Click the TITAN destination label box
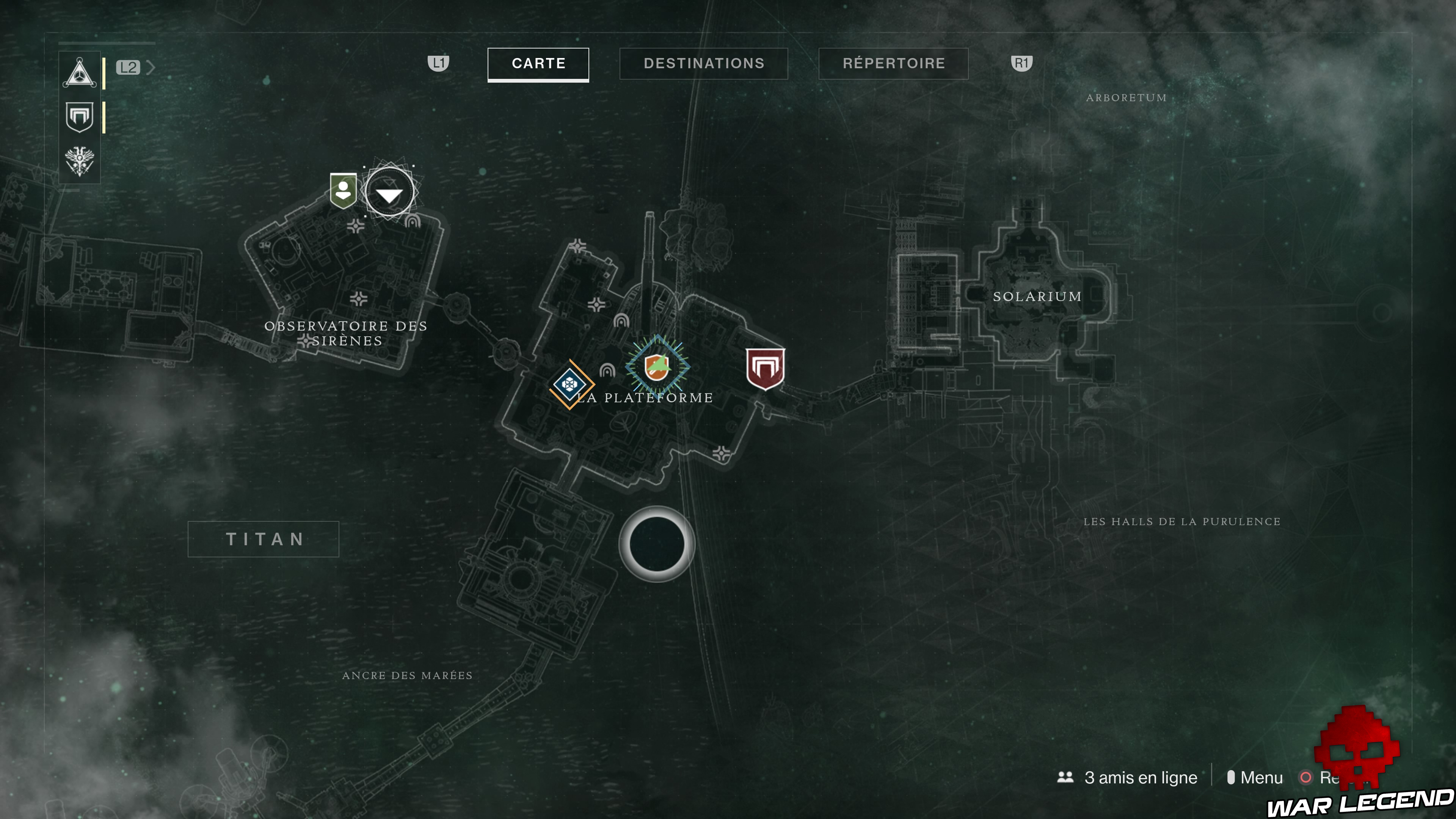 click(263, 539)
